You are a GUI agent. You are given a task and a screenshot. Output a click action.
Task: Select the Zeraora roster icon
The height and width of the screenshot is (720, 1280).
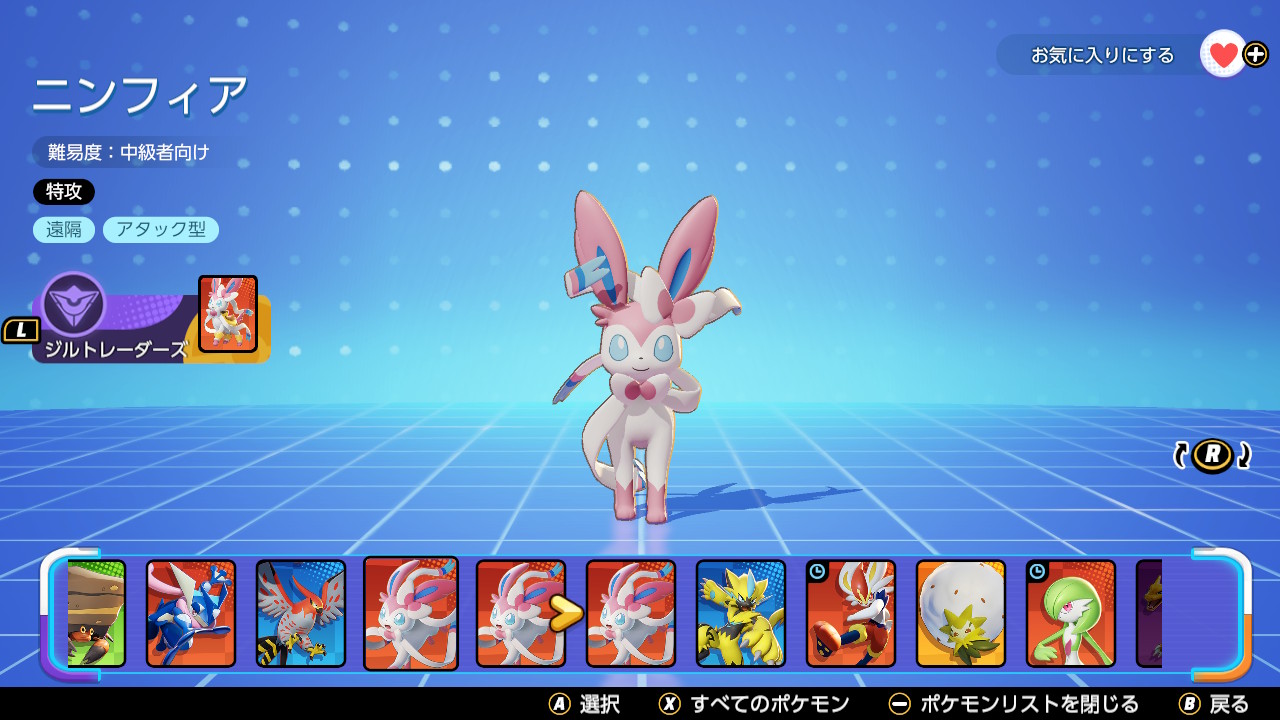738,613
